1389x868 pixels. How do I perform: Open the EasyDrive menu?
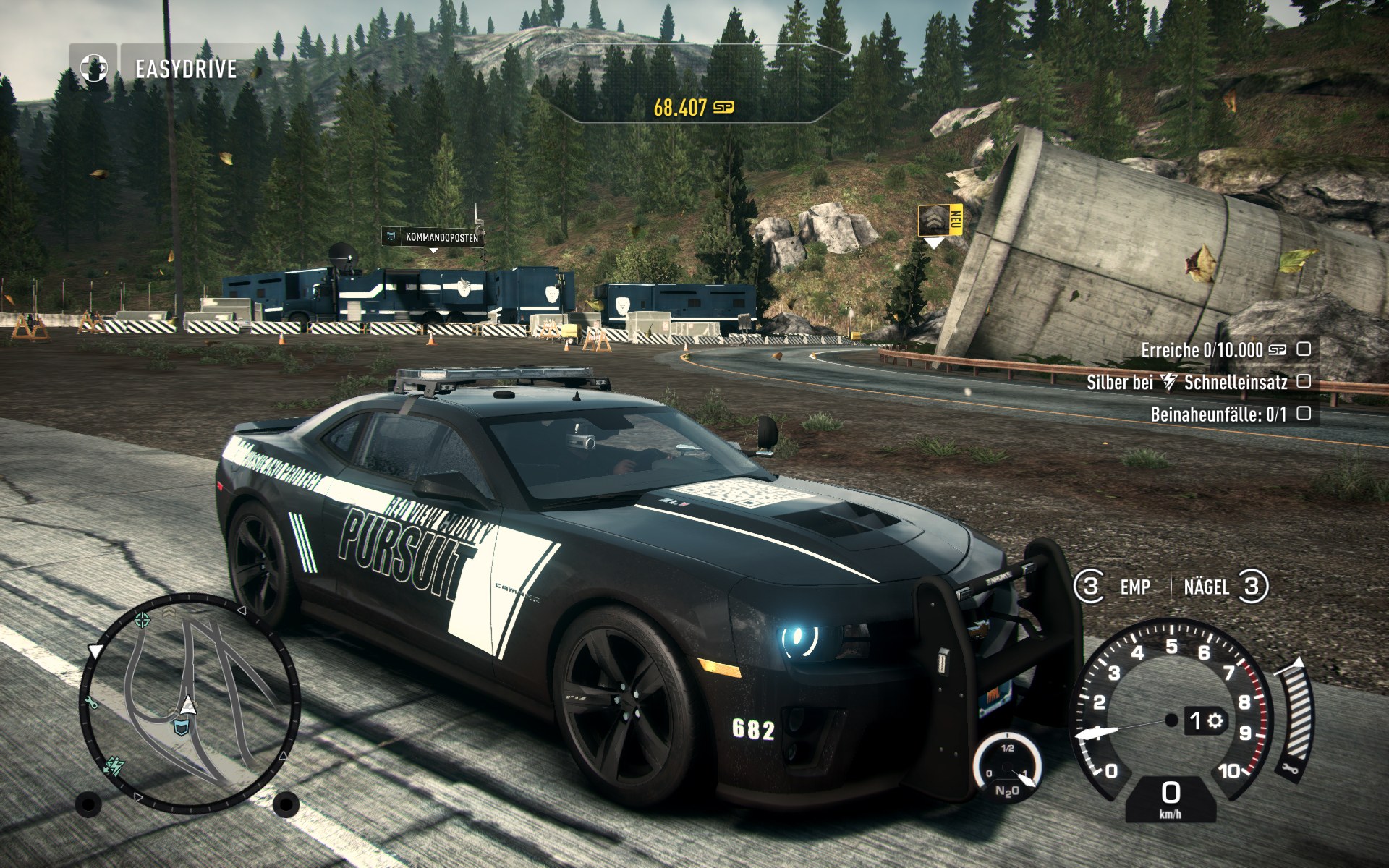click(x=186, y=69)
